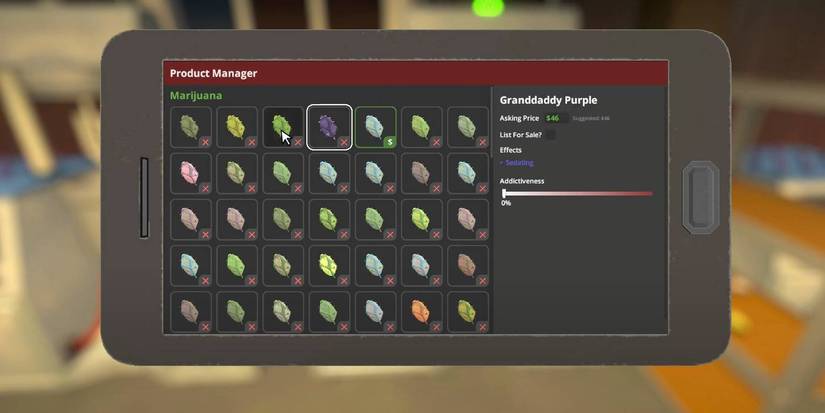Select the orange bud product tile

[x=421, y=311]
